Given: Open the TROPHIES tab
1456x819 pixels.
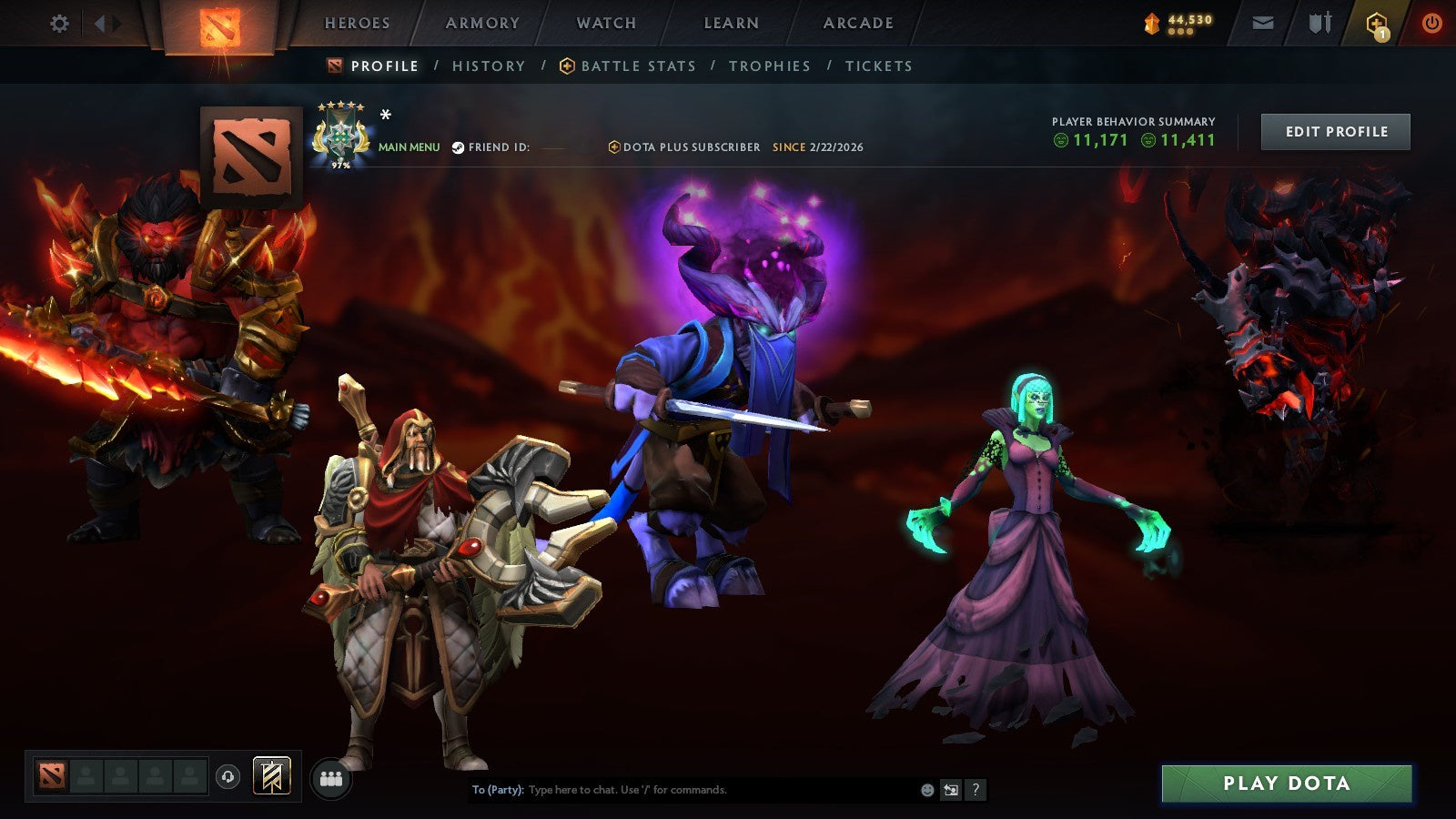Looking at the screenshot, I should (x=769, y=66).
